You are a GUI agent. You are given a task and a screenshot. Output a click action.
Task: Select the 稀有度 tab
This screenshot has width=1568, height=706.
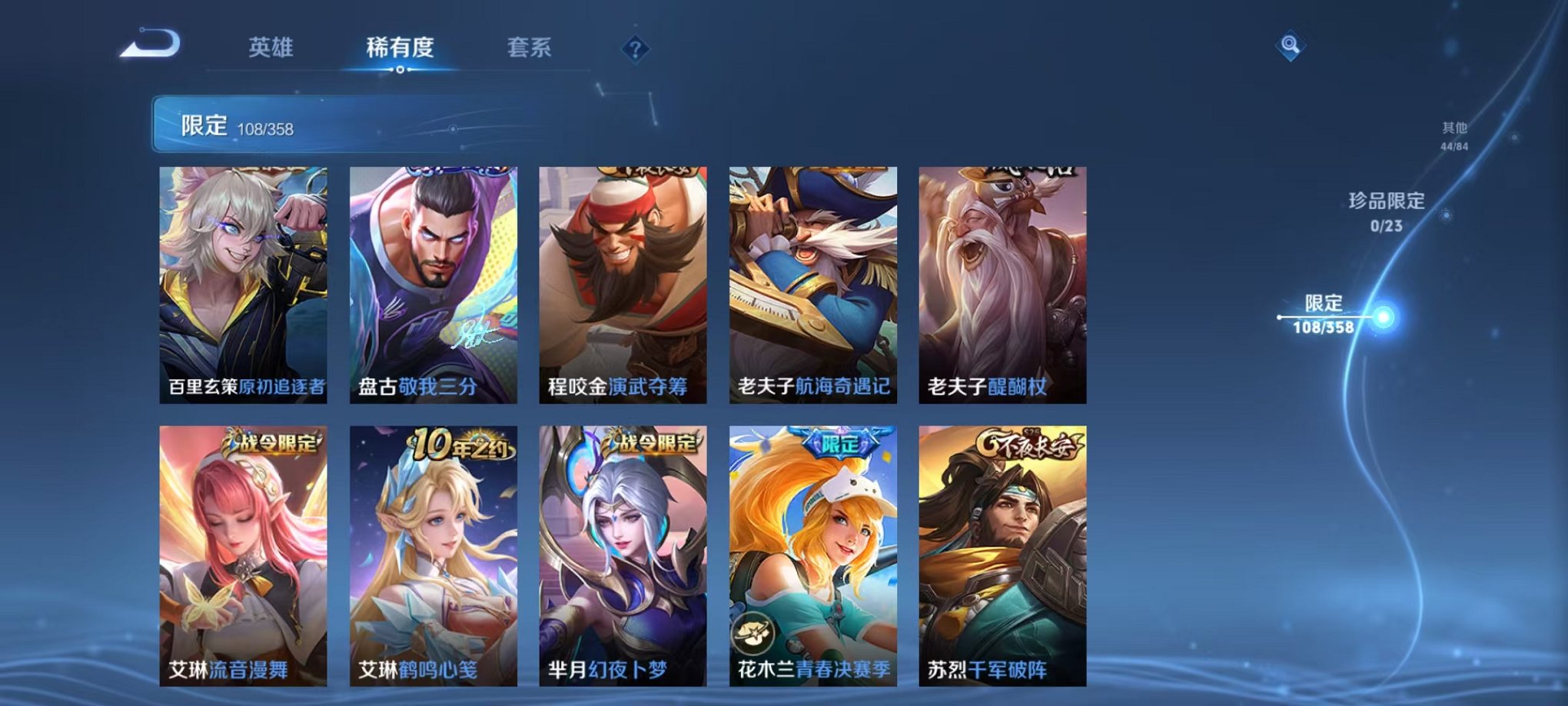[x=399, y=46]
